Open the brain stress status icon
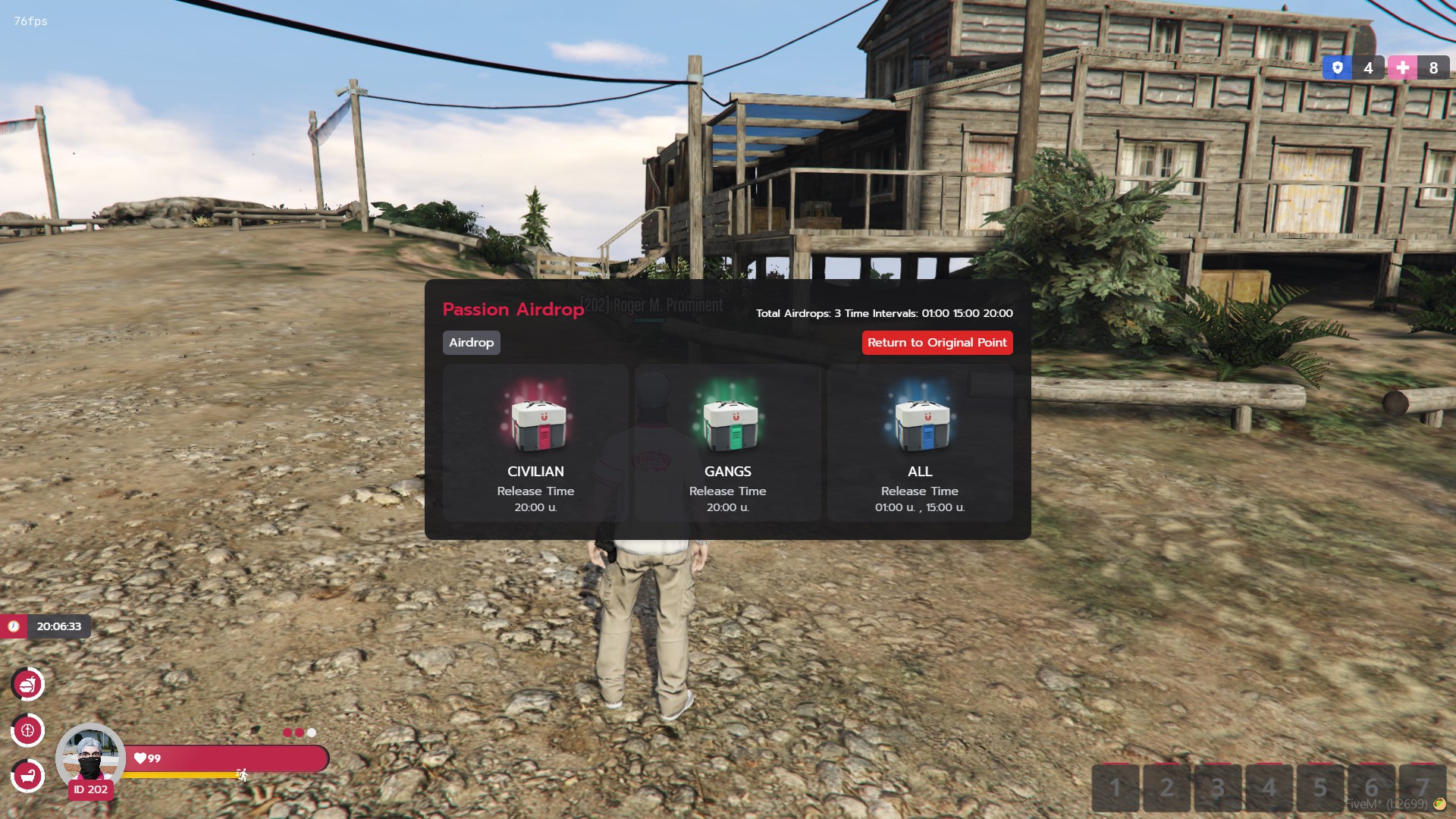1456x819 pixels. (x=28, y=731)
